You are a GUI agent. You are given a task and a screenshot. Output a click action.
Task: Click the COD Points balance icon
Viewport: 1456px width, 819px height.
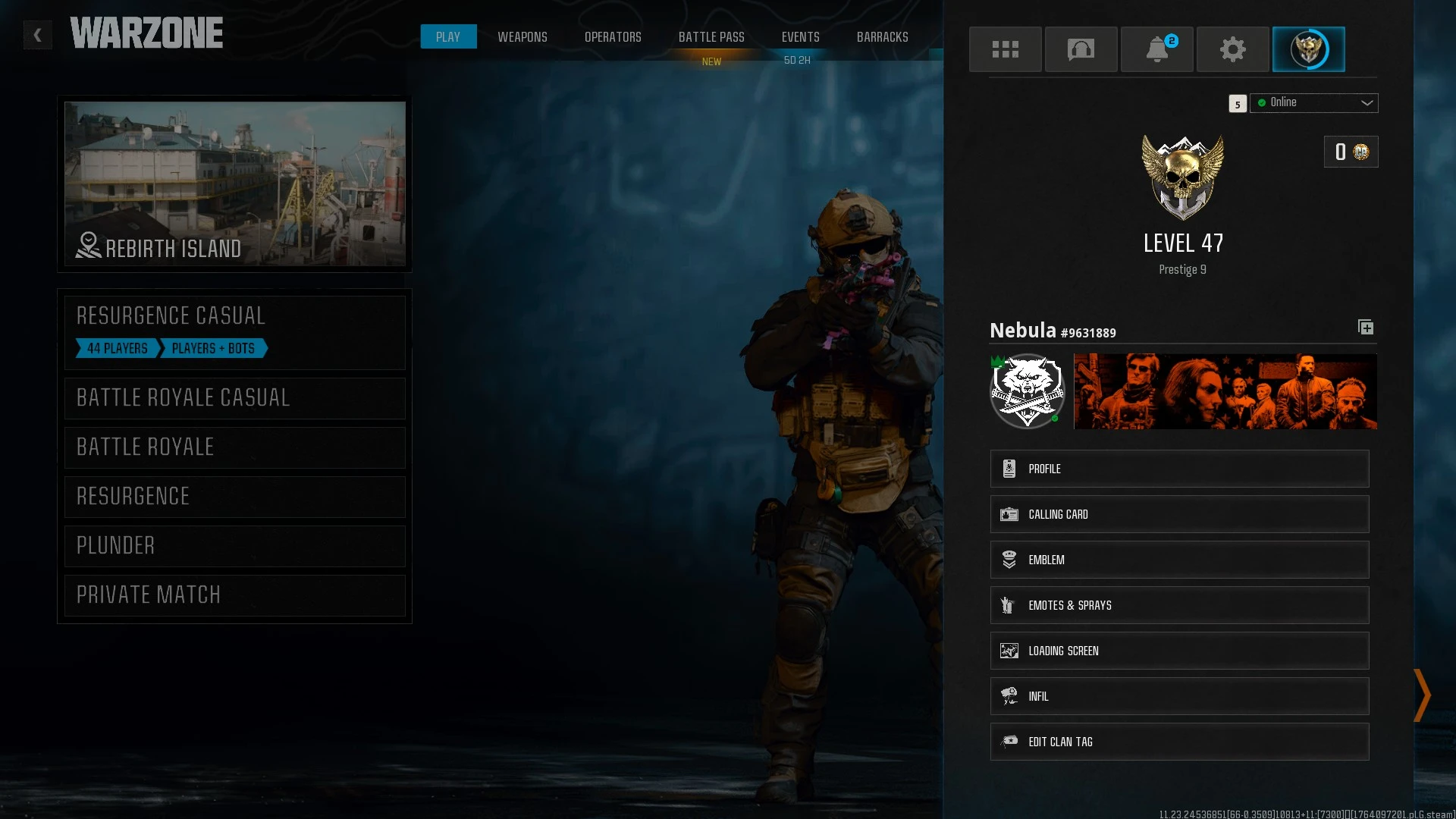click(1360, 152)
